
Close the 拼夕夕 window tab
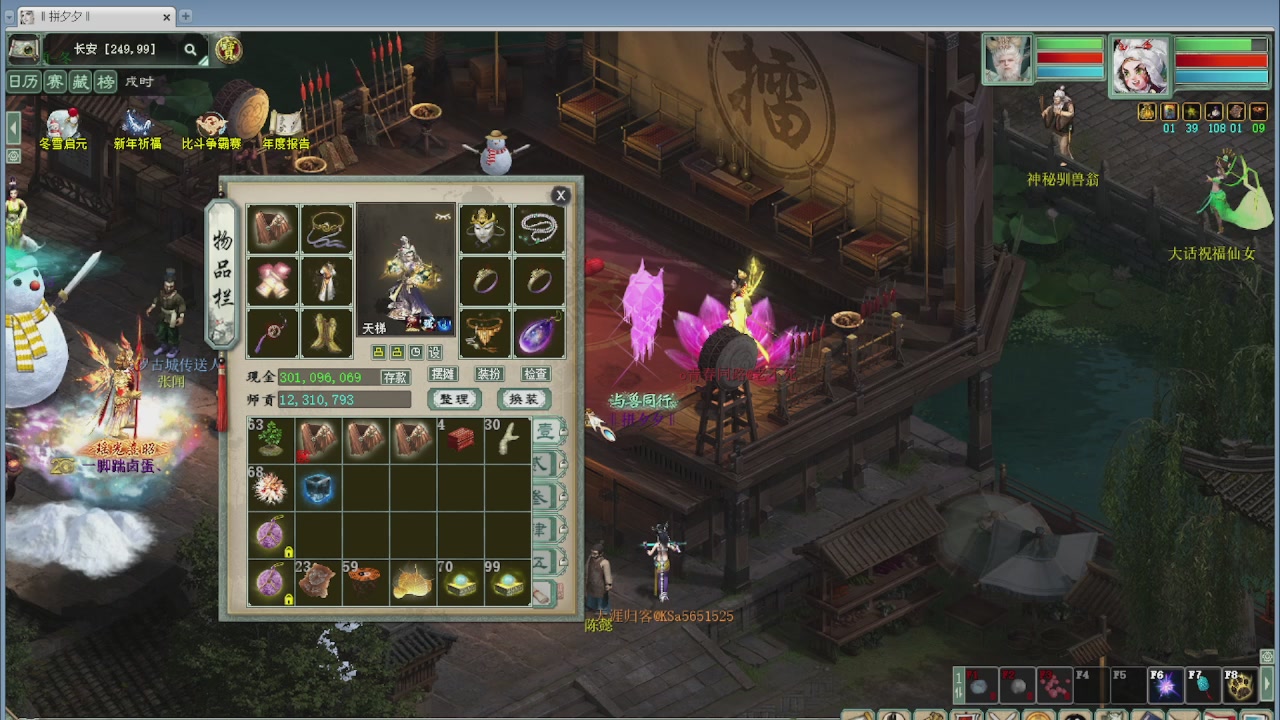(167, 17)
